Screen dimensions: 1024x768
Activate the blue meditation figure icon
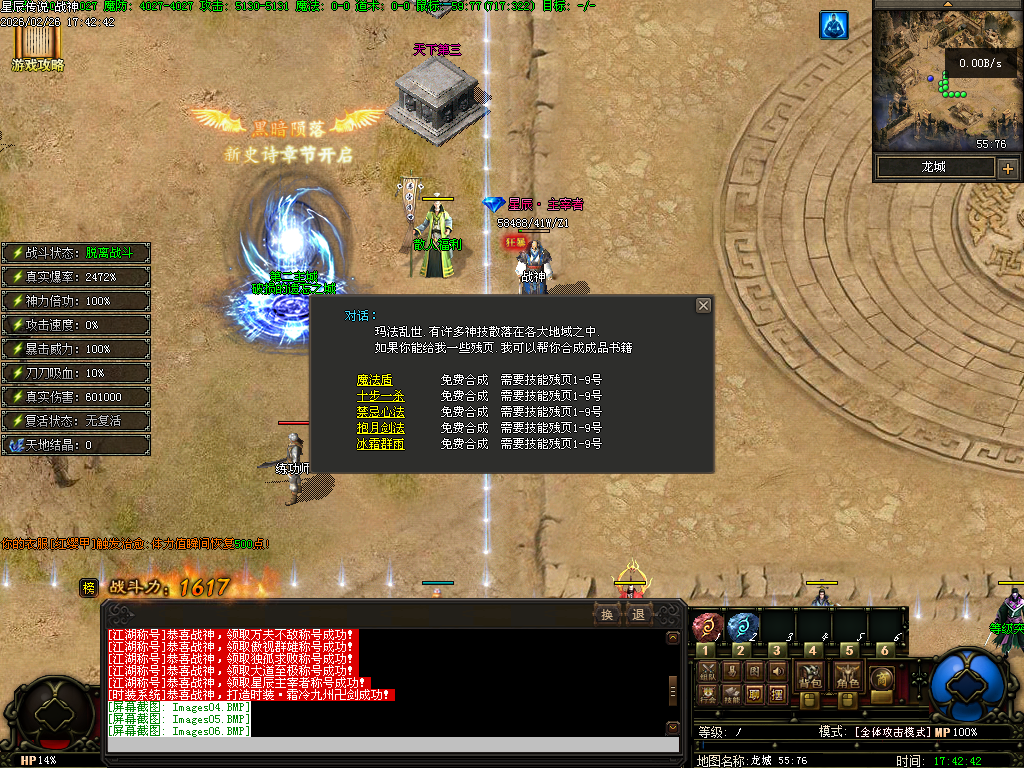[x=834, y=25]
